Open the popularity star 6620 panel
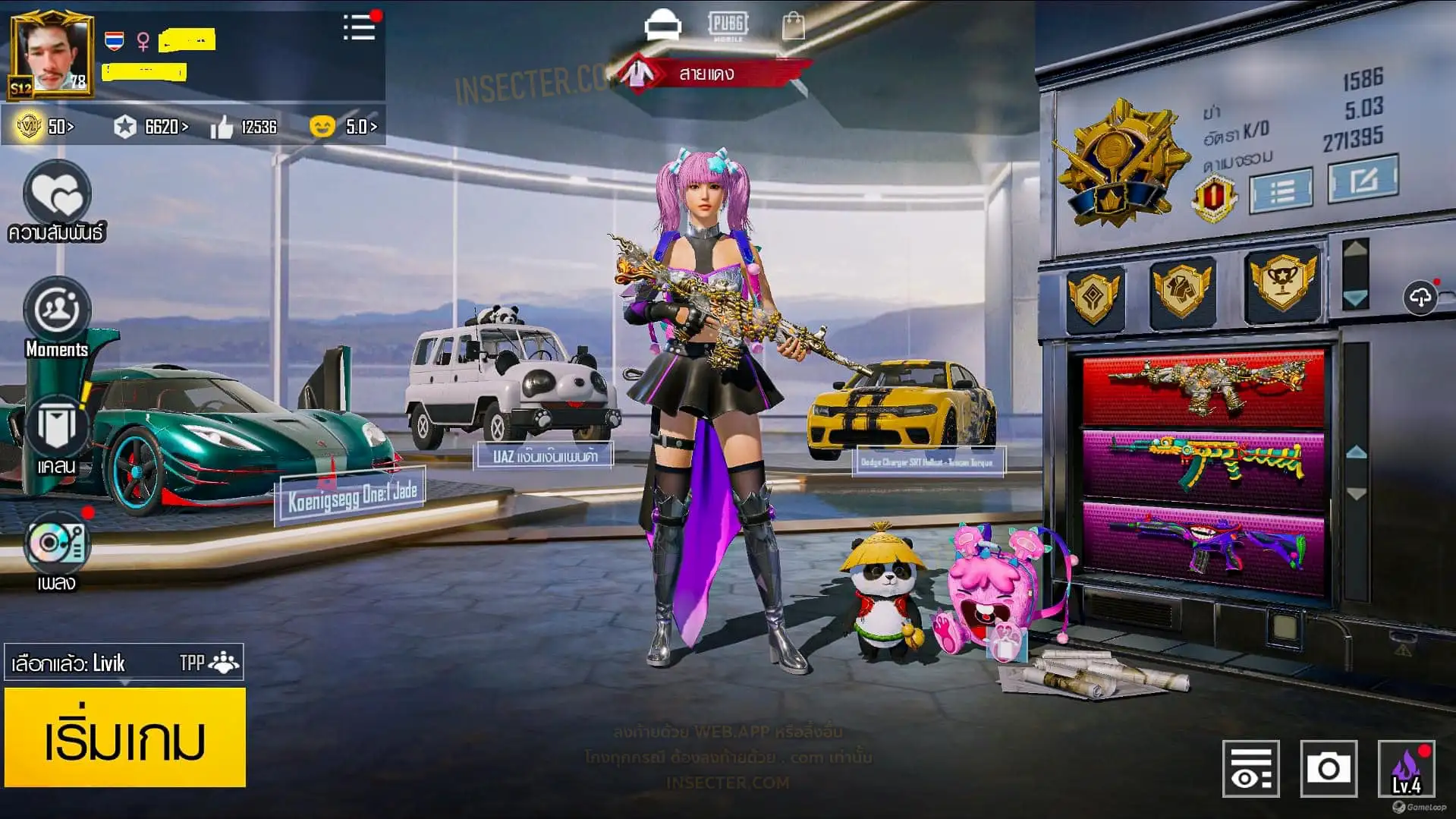Viewport: 1456px width, 819px height. (x=150, y=127)
